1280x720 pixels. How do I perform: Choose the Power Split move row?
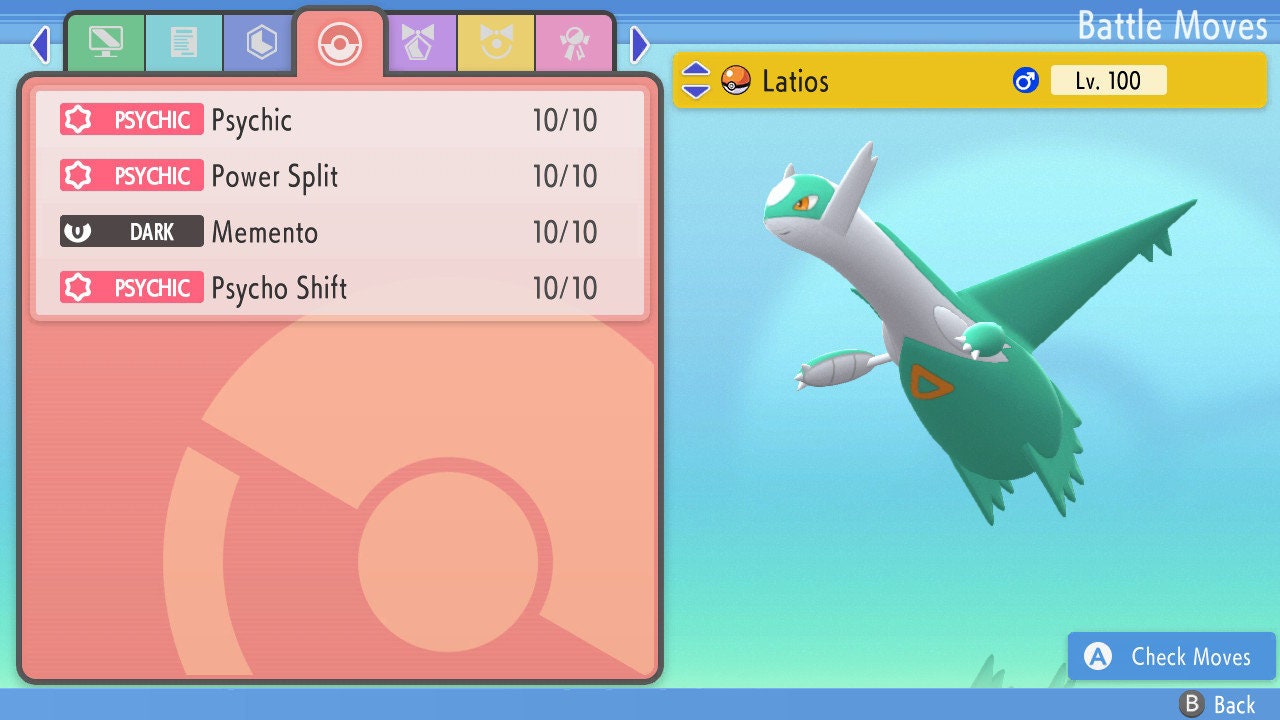click(340, 177)
